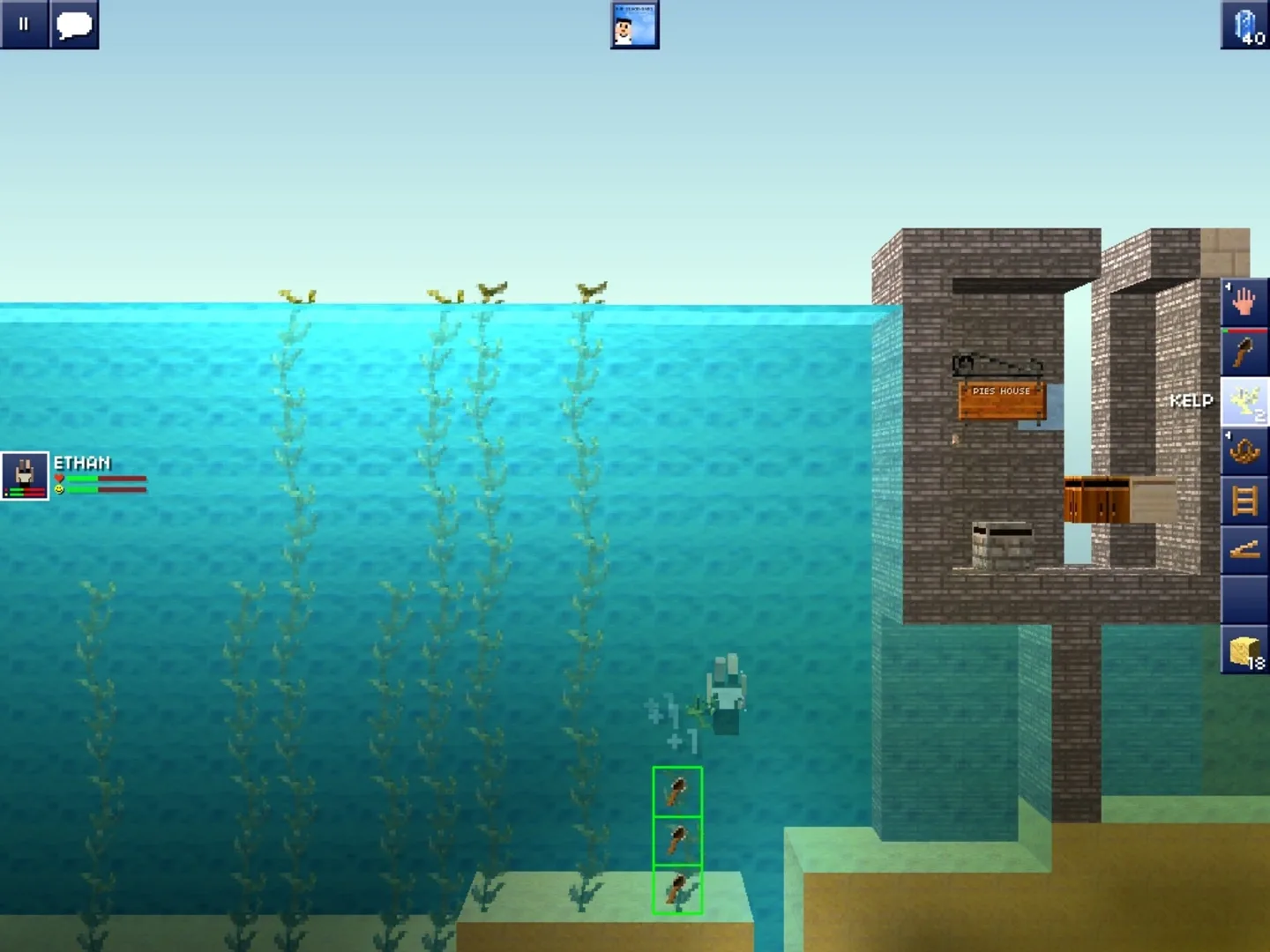Expand the hand tool slot options arrow
1270x952 pixels.
pyautogui.click(x=1227, y=286)
